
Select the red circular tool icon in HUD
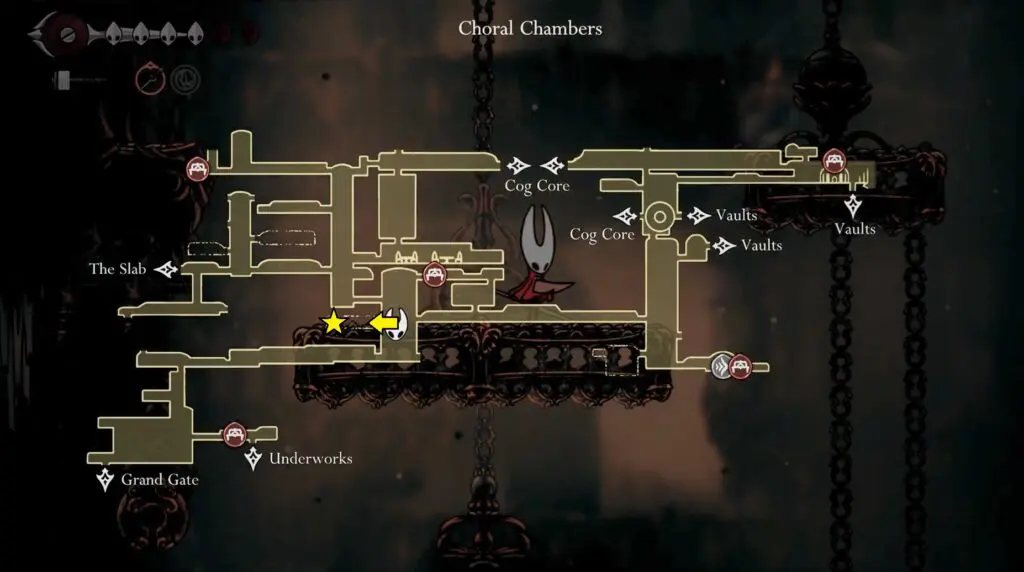pos(148,78)
